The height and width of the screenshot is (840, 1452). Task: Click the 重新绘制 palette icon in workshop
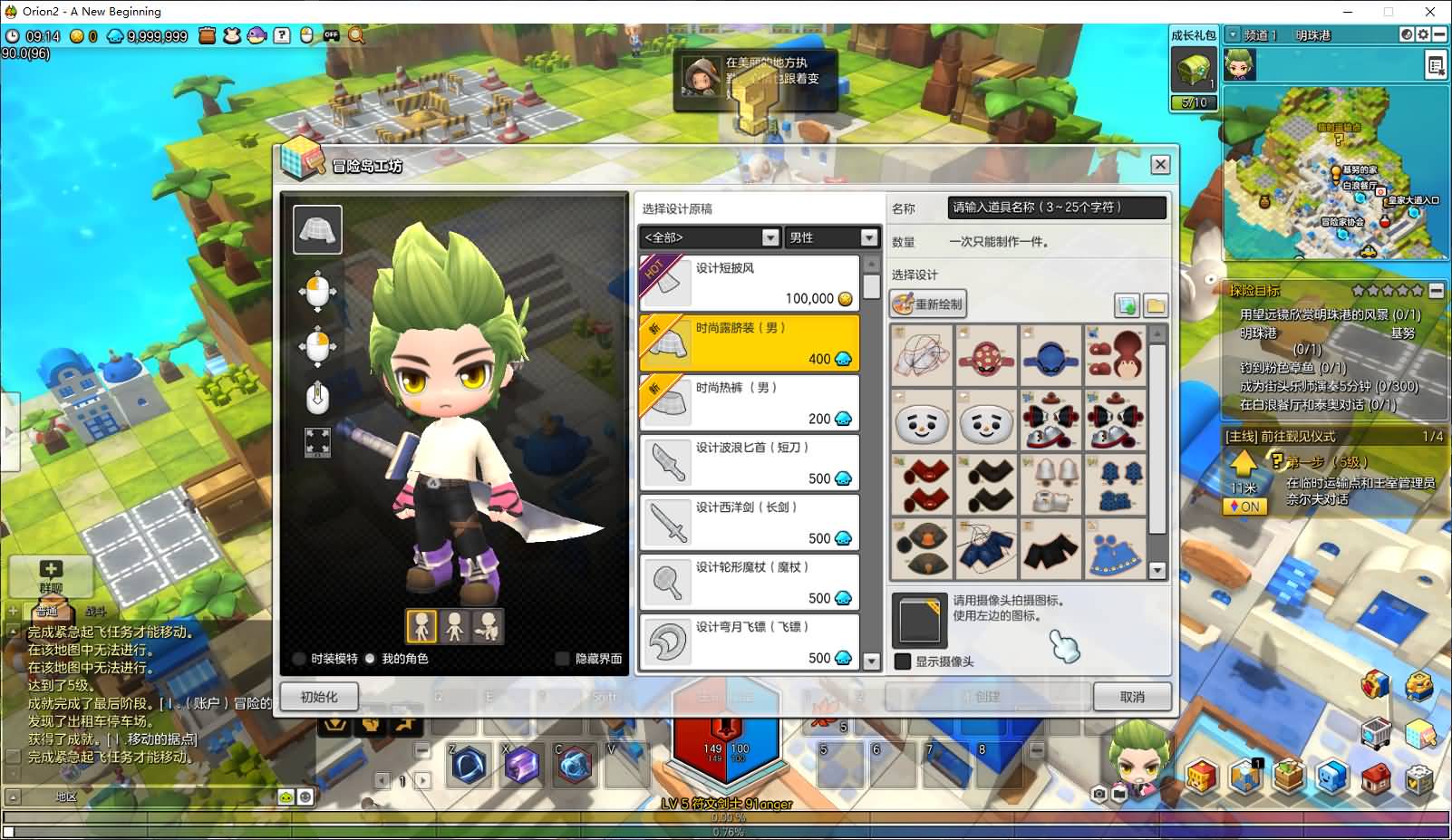(x=905, y=304)
